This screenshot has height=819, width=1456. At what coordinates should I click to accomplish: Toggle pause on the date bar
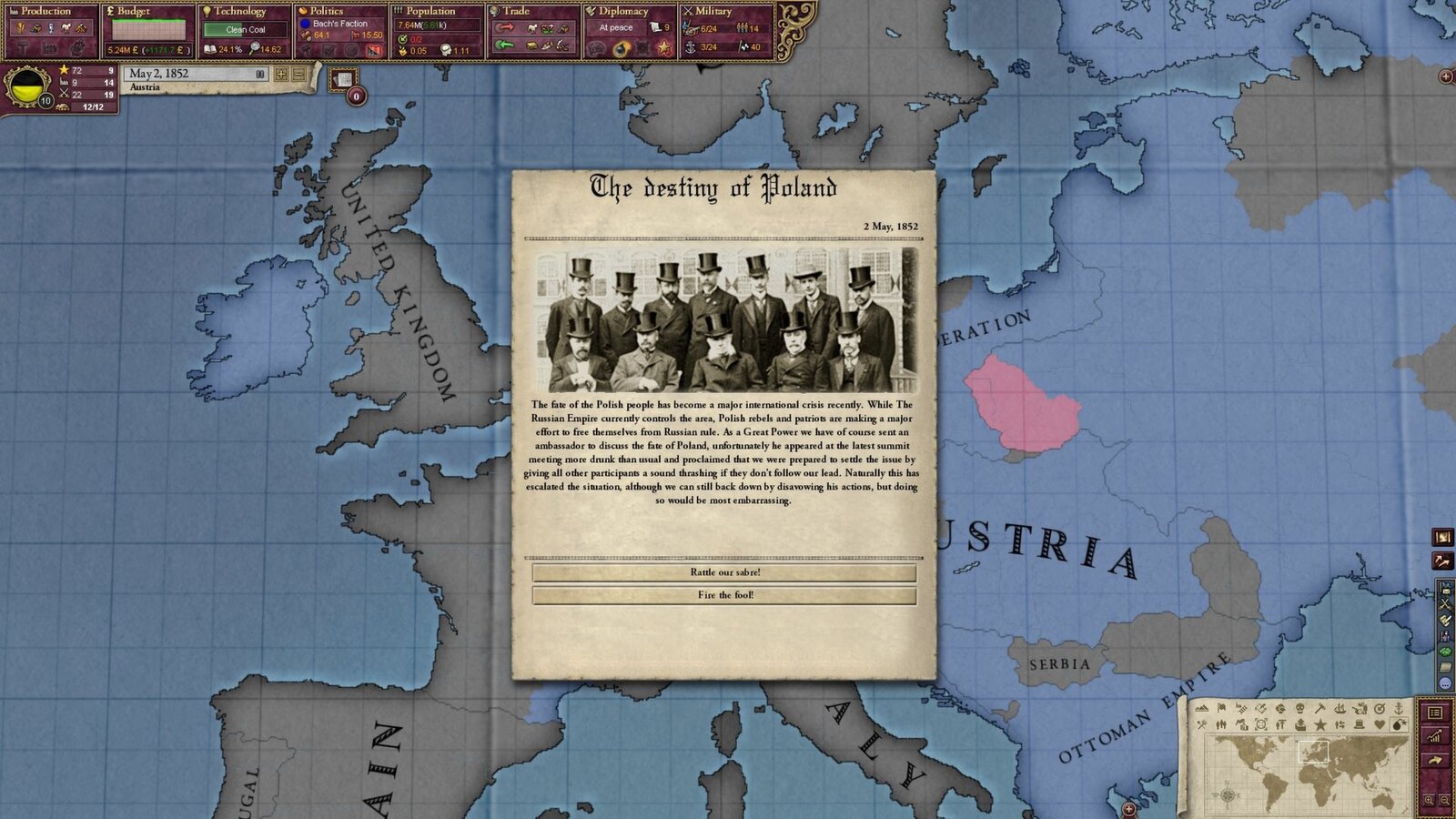pos(260,75)
